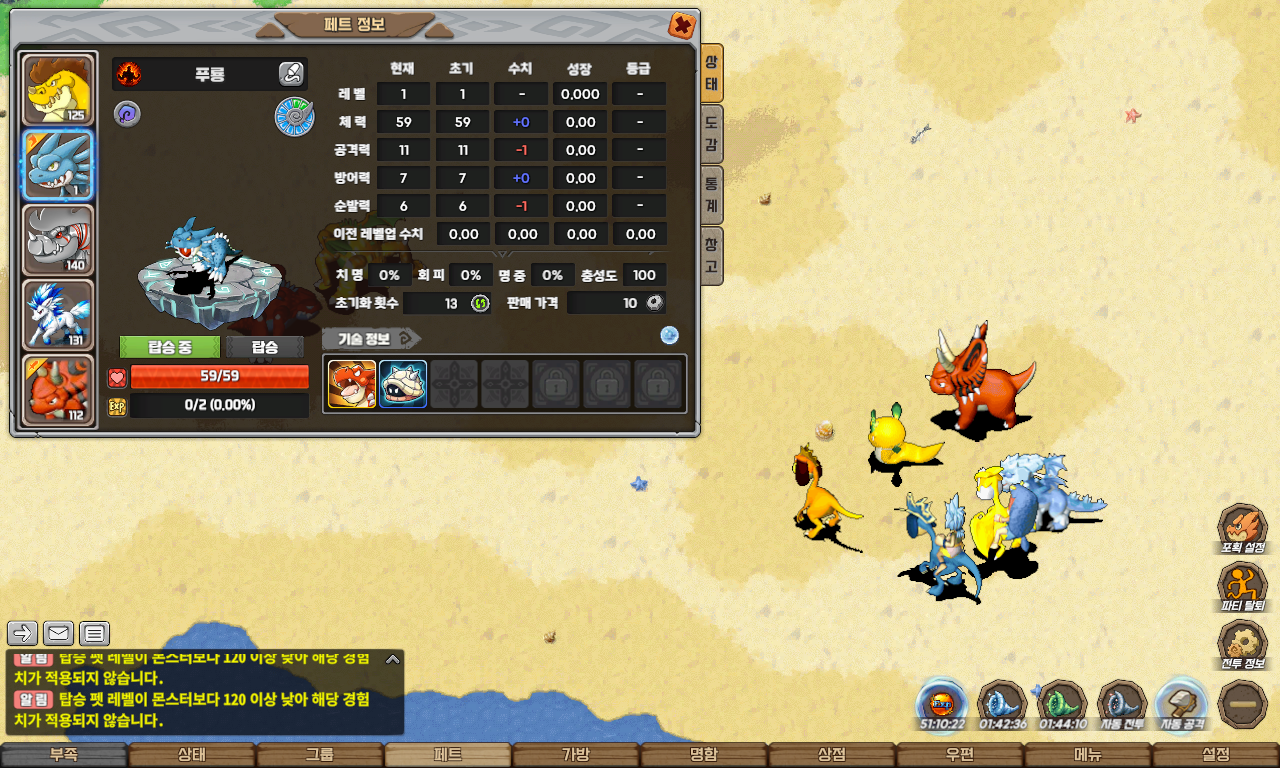1280x768 pixels.
Task: Click the rename pencil icon beside 푸롱
Action: tap(290, 73)
